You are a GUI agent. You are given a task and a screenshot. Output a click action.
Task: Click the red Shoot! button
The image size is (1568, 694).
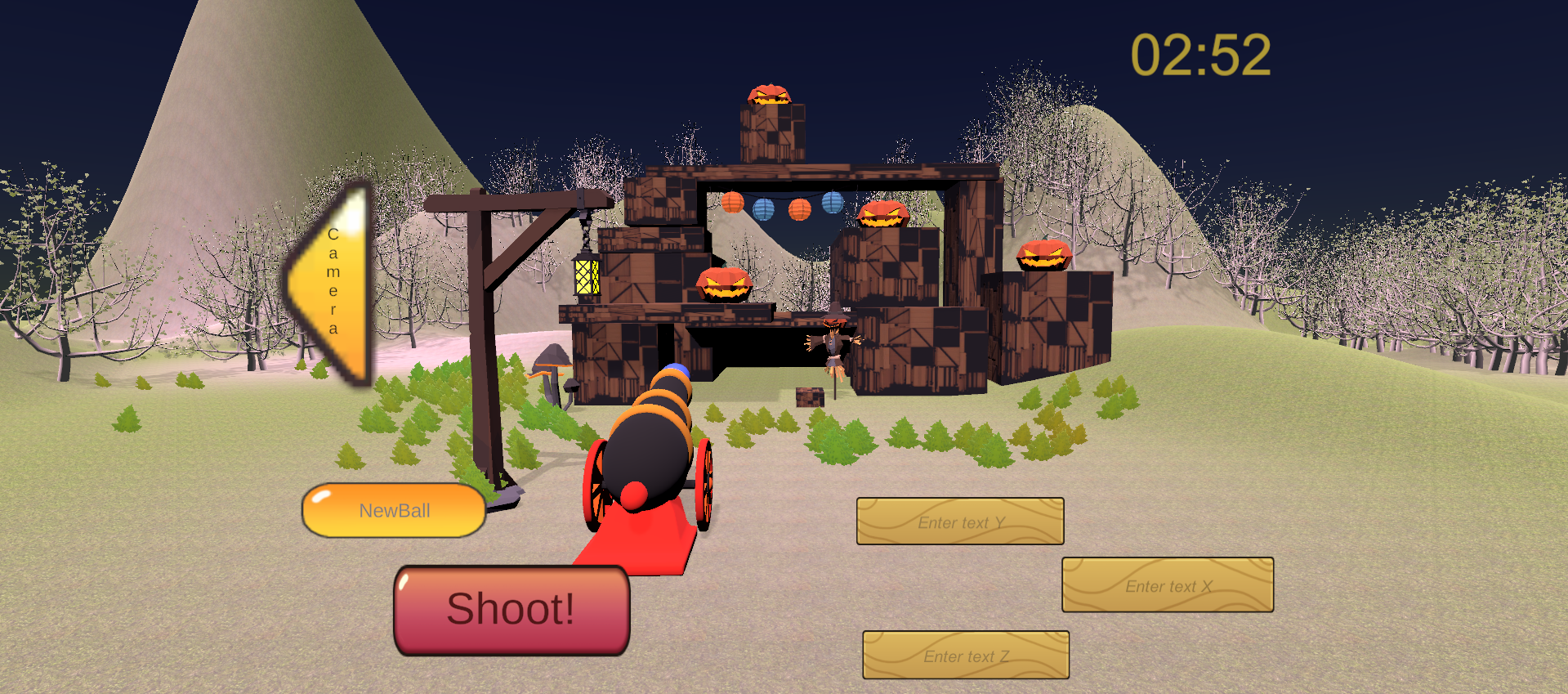(511, 610)
